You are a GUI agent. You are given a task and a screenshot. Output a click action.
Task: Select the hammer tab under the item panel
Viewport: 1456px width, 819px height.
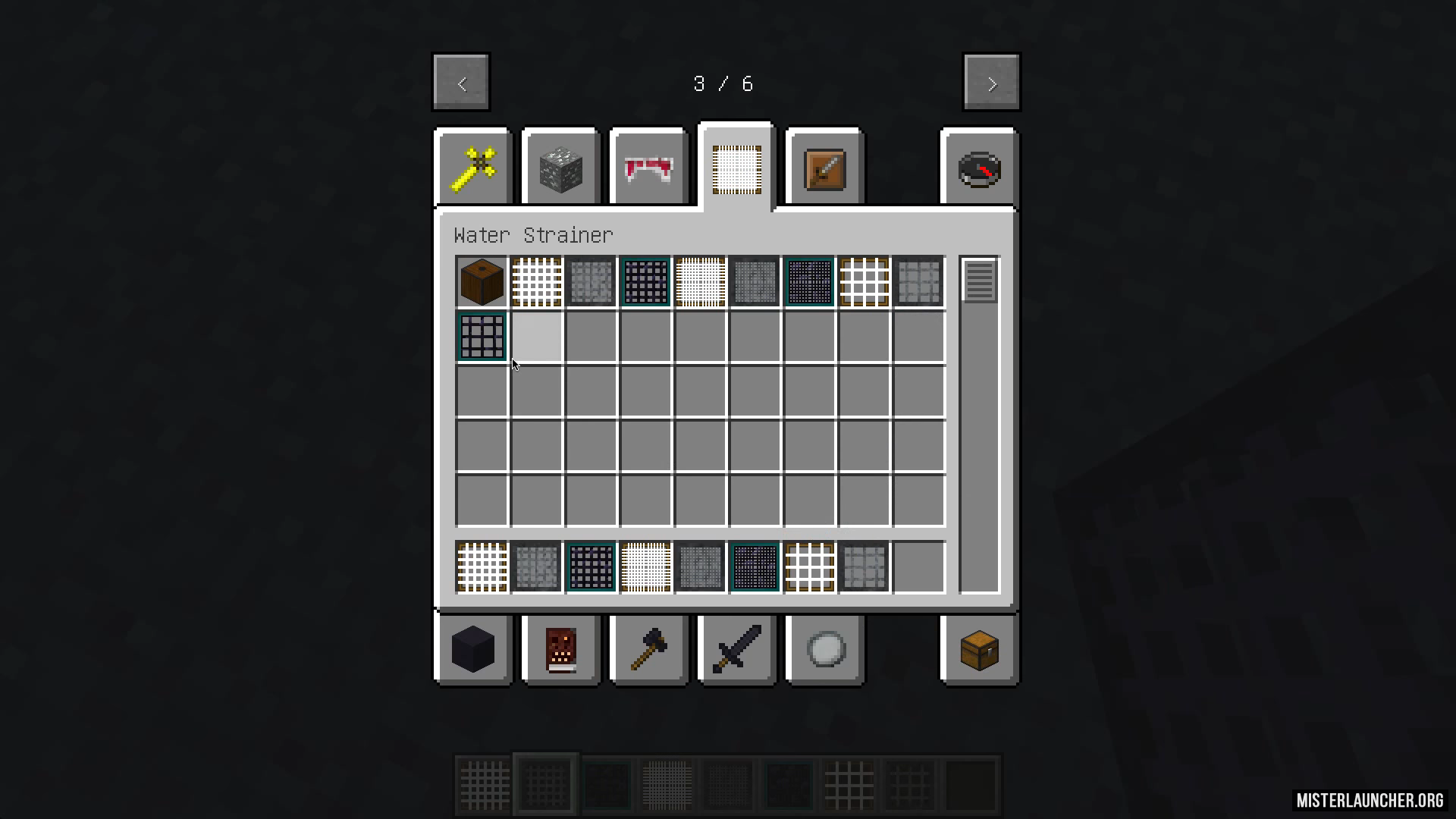648,650
